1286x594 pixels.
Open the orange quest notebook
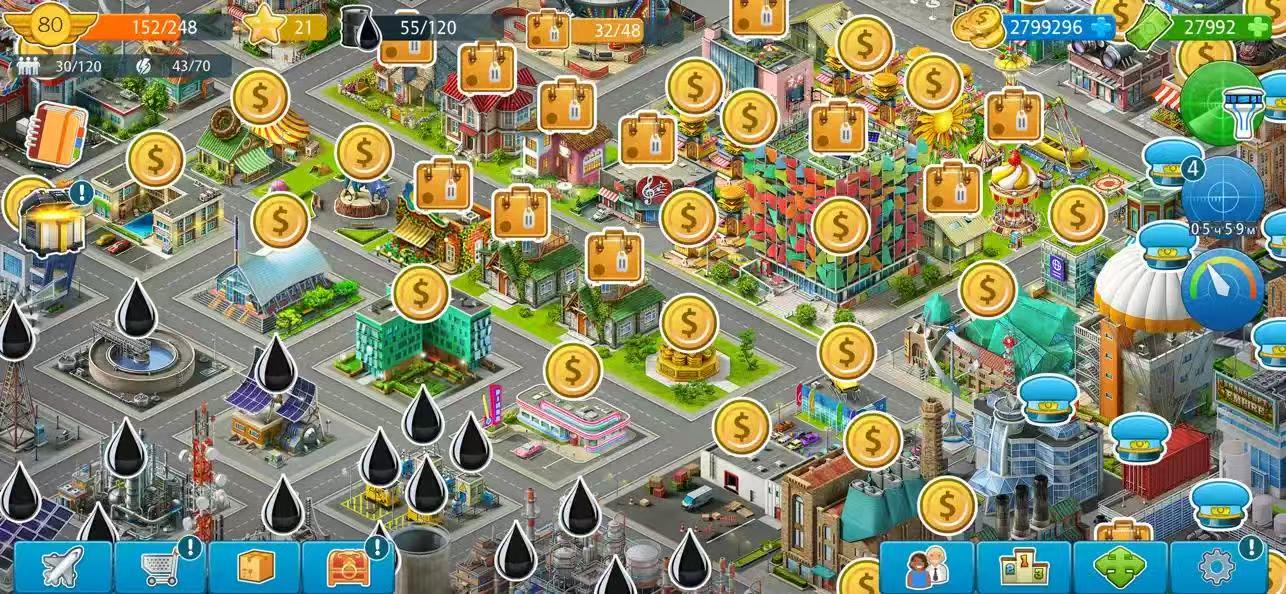coord(56,133)
